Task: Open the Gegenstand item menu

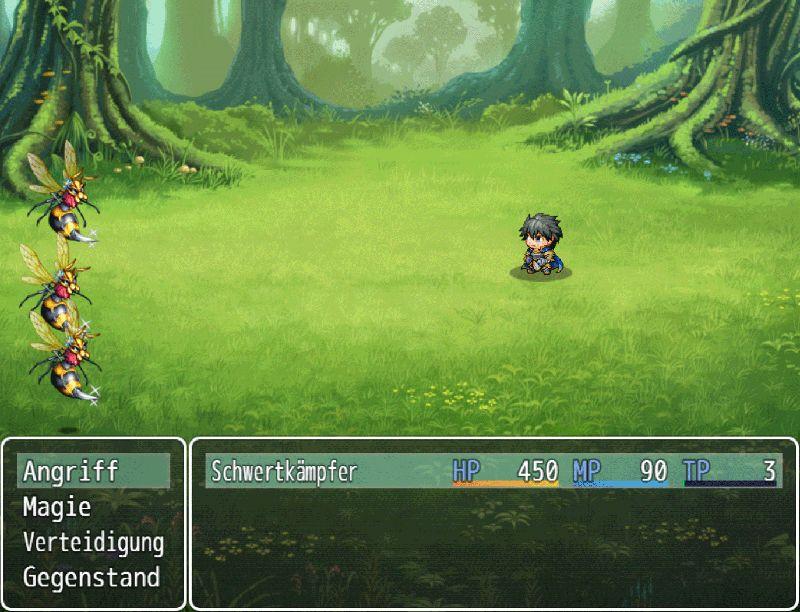Action: coord(91,578)
